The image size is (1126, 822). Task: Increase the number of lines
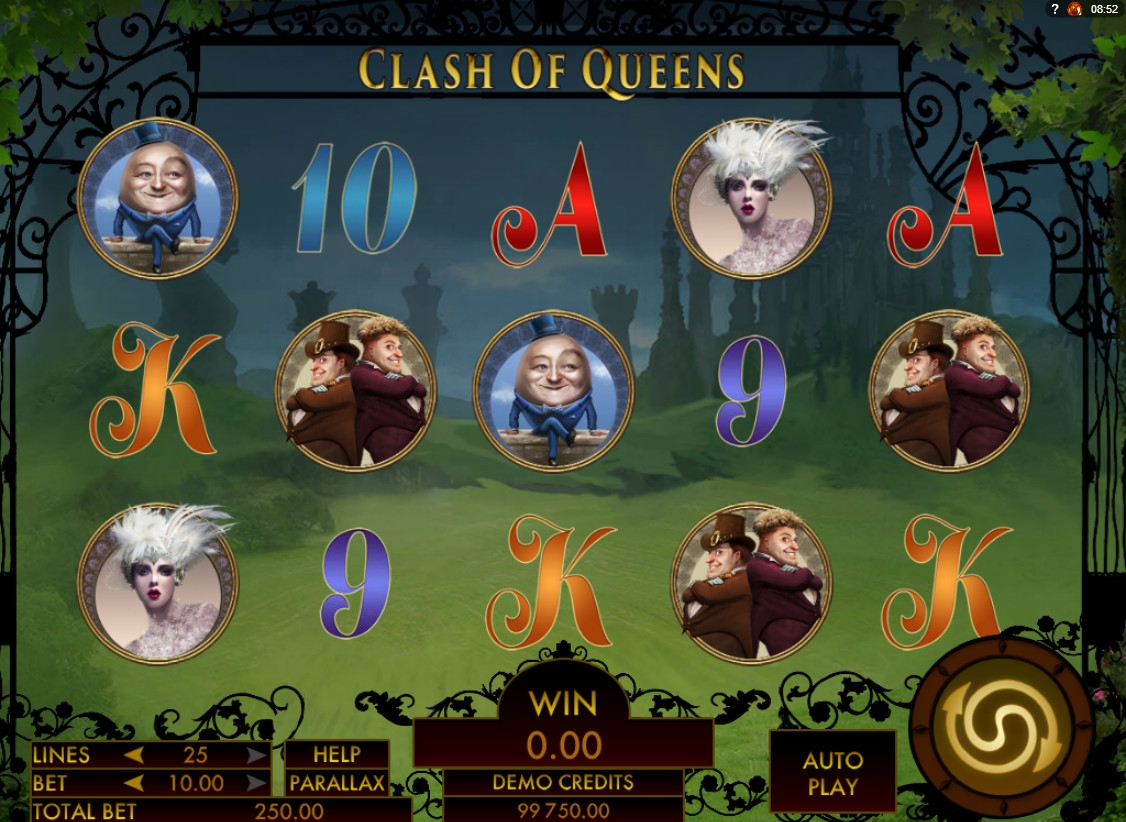click(x=257, y=755)
